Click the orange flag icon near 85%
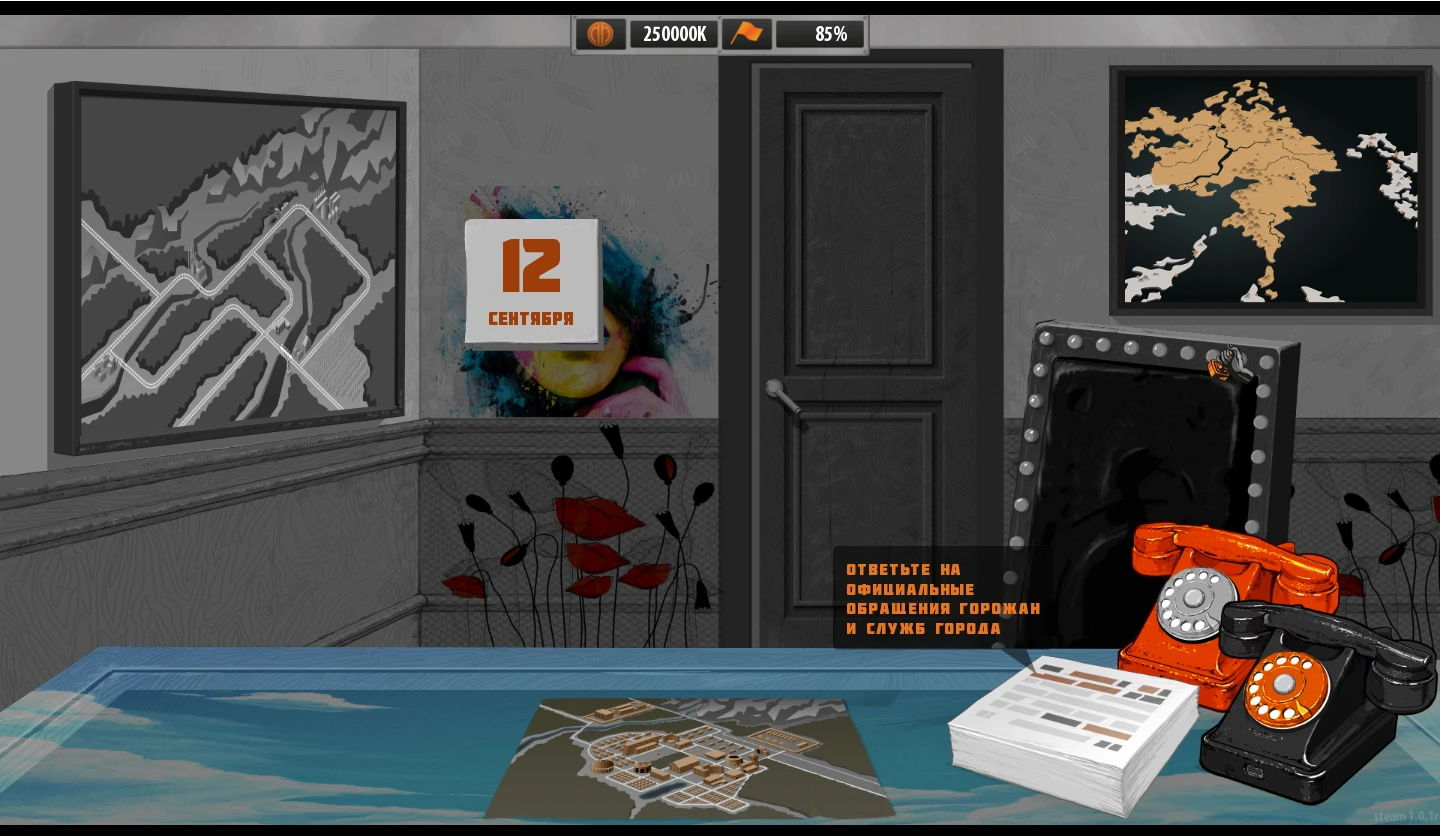The image size is (1440, 836). tap(748, 33)
